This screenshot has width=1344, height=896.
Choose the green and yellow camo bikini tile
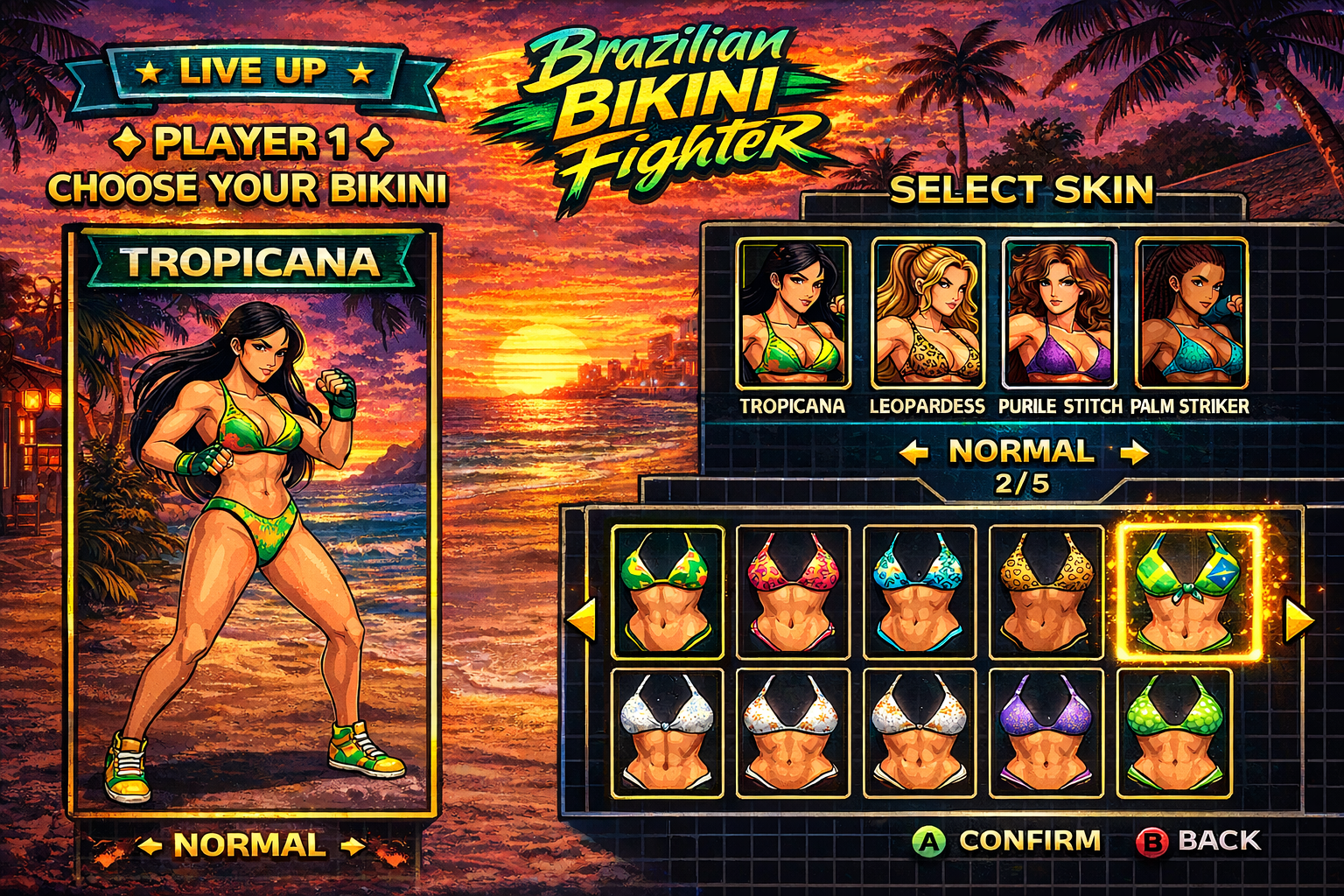[667, 591]
